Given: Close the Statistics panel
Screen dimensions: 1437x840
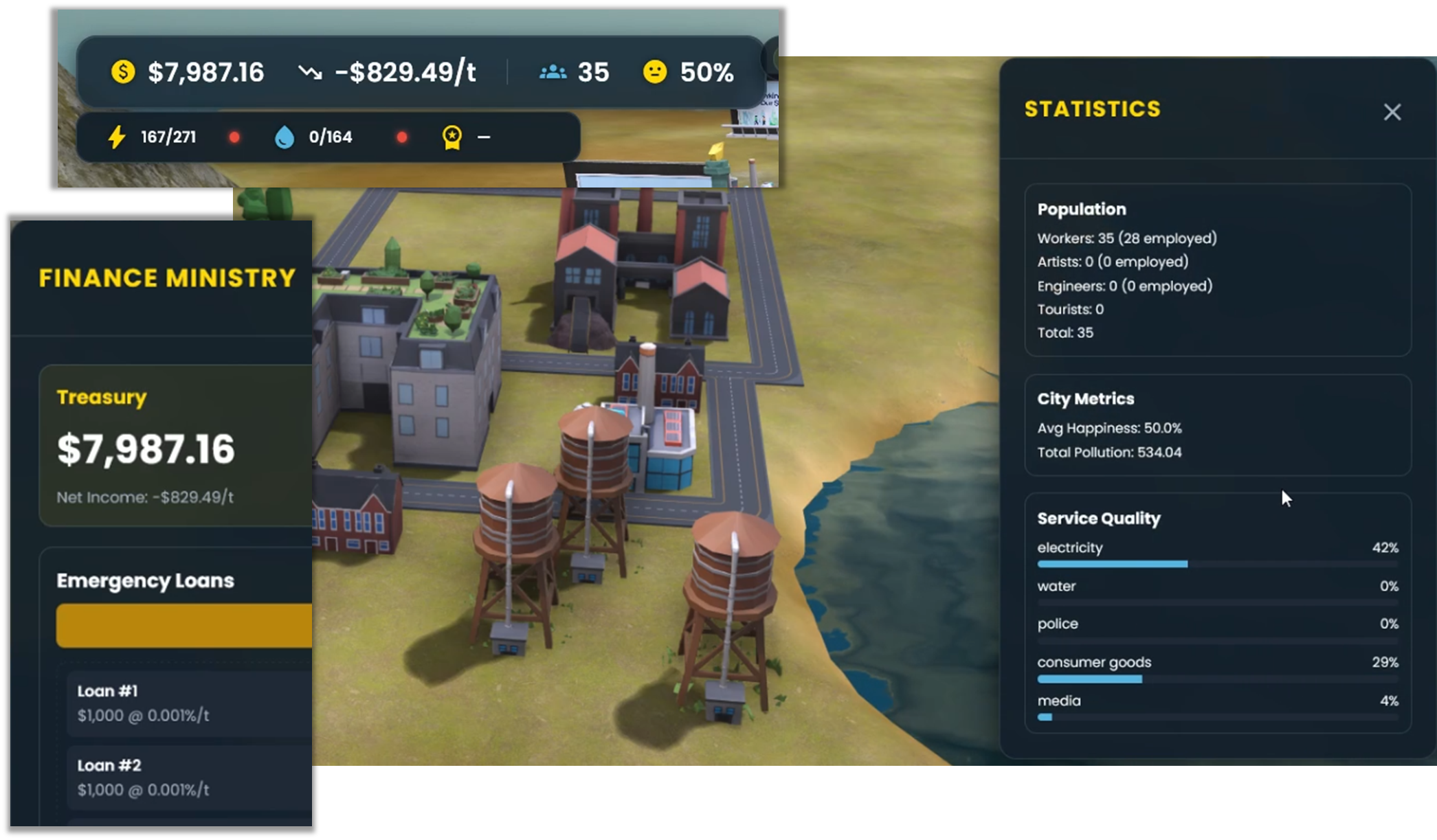Looking at the screenshot, I should [1392, 111].
